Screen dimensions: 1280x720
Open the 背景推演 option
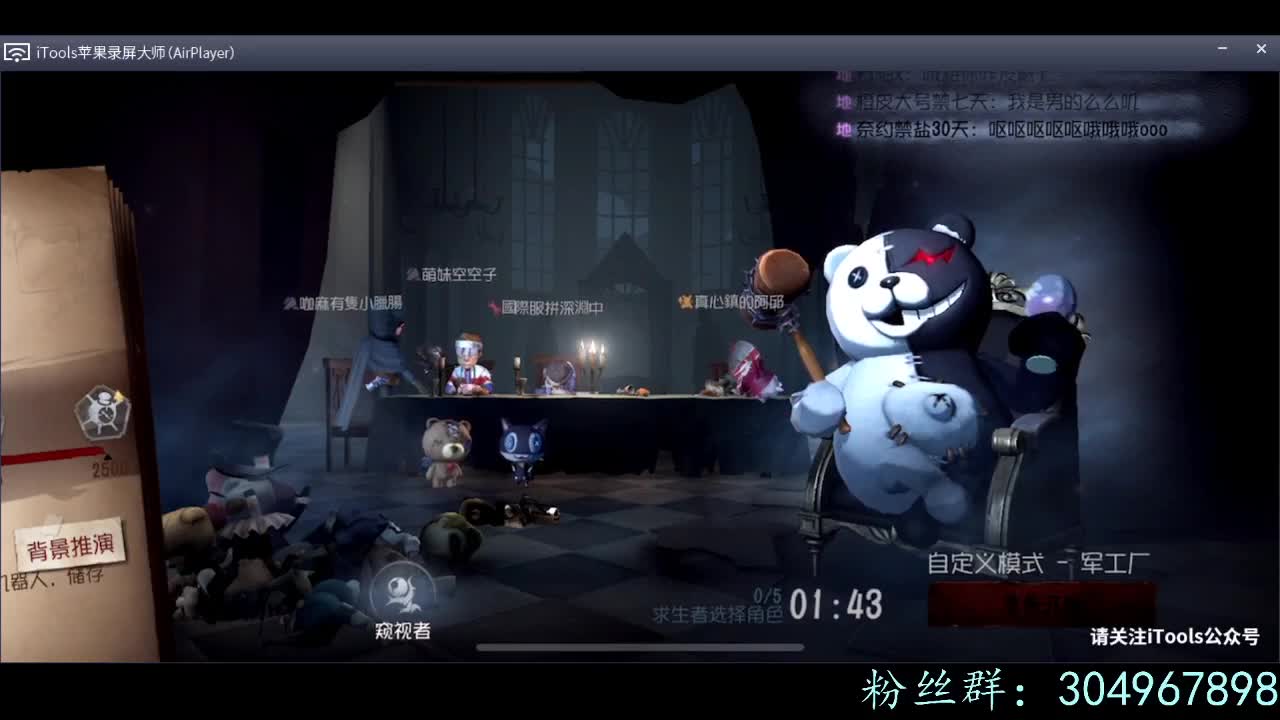[70, 543]
